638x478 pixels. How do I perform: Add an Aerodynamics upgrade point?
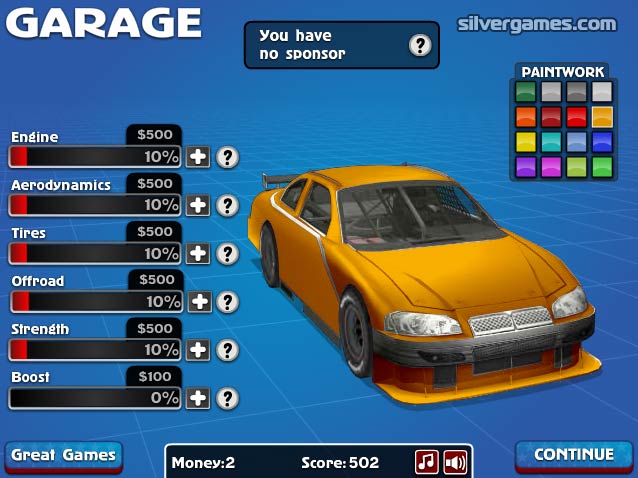click(199, 205)
